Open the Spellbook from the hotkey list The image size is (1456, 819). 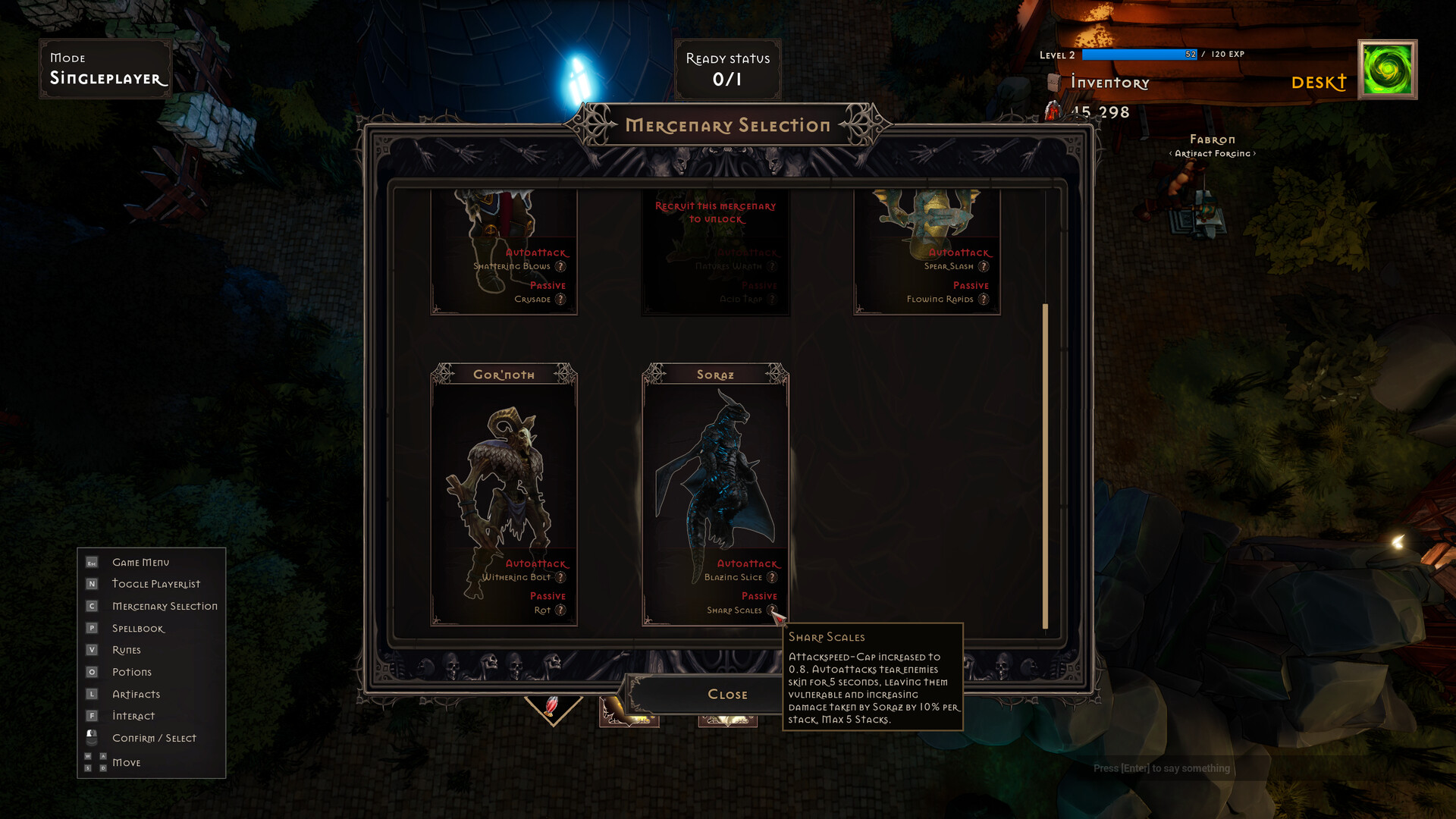point(137,628)
